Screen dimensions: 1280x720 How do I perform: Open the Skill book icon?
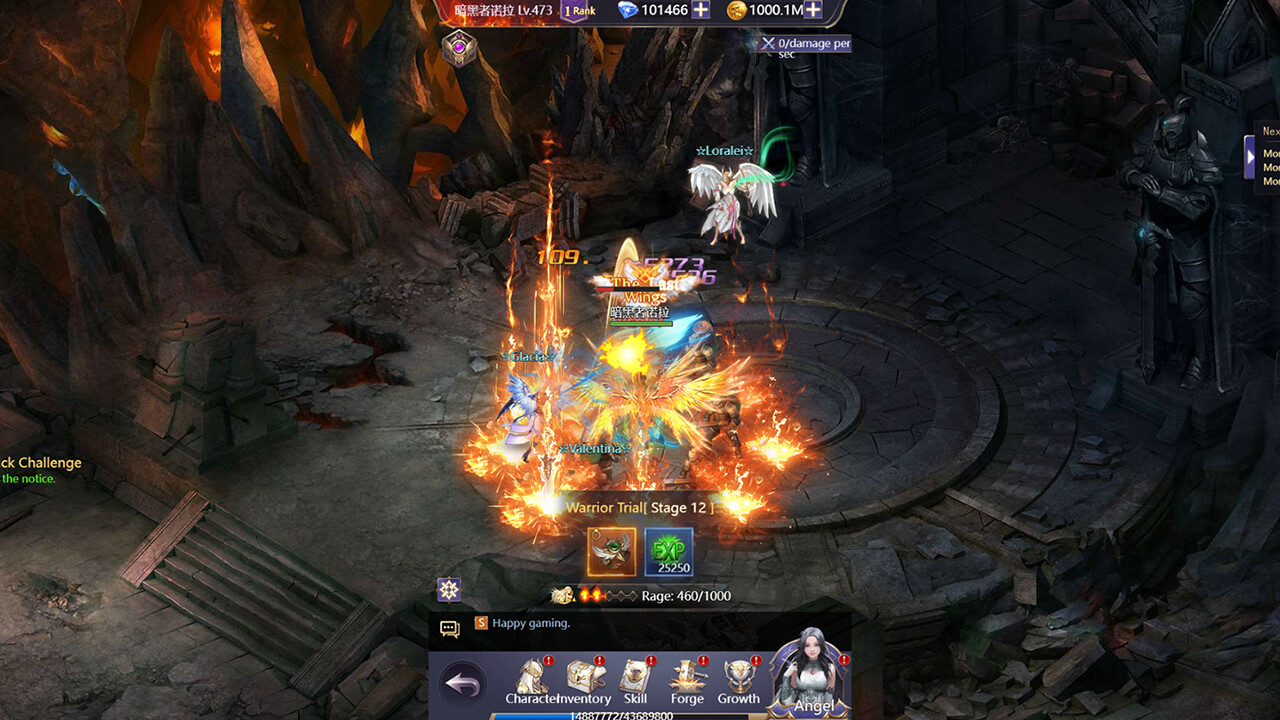coord(634,674)
